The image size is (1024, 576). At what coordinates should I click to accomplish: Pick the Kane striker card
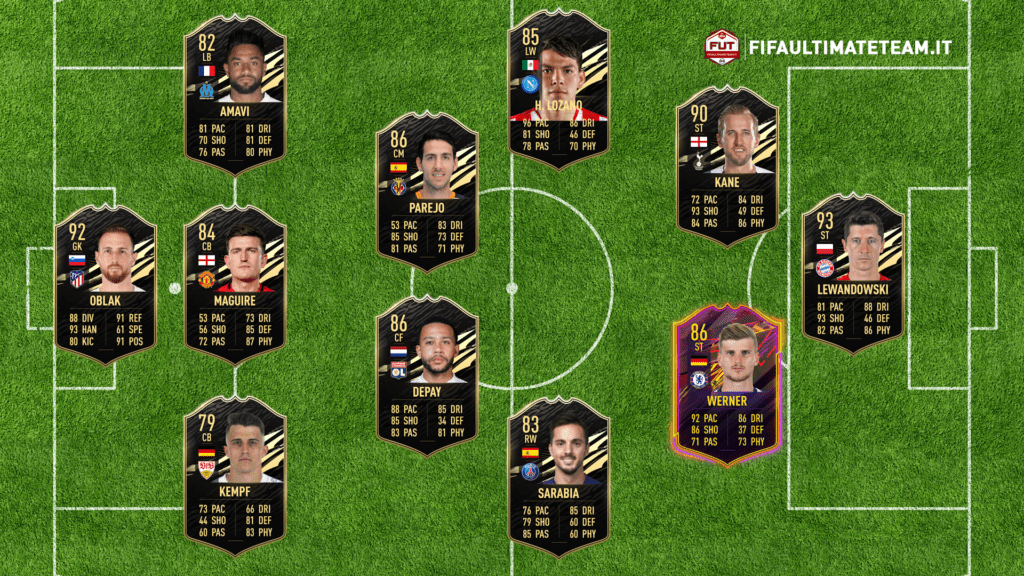pyautogui.click(x=727, y=166)
